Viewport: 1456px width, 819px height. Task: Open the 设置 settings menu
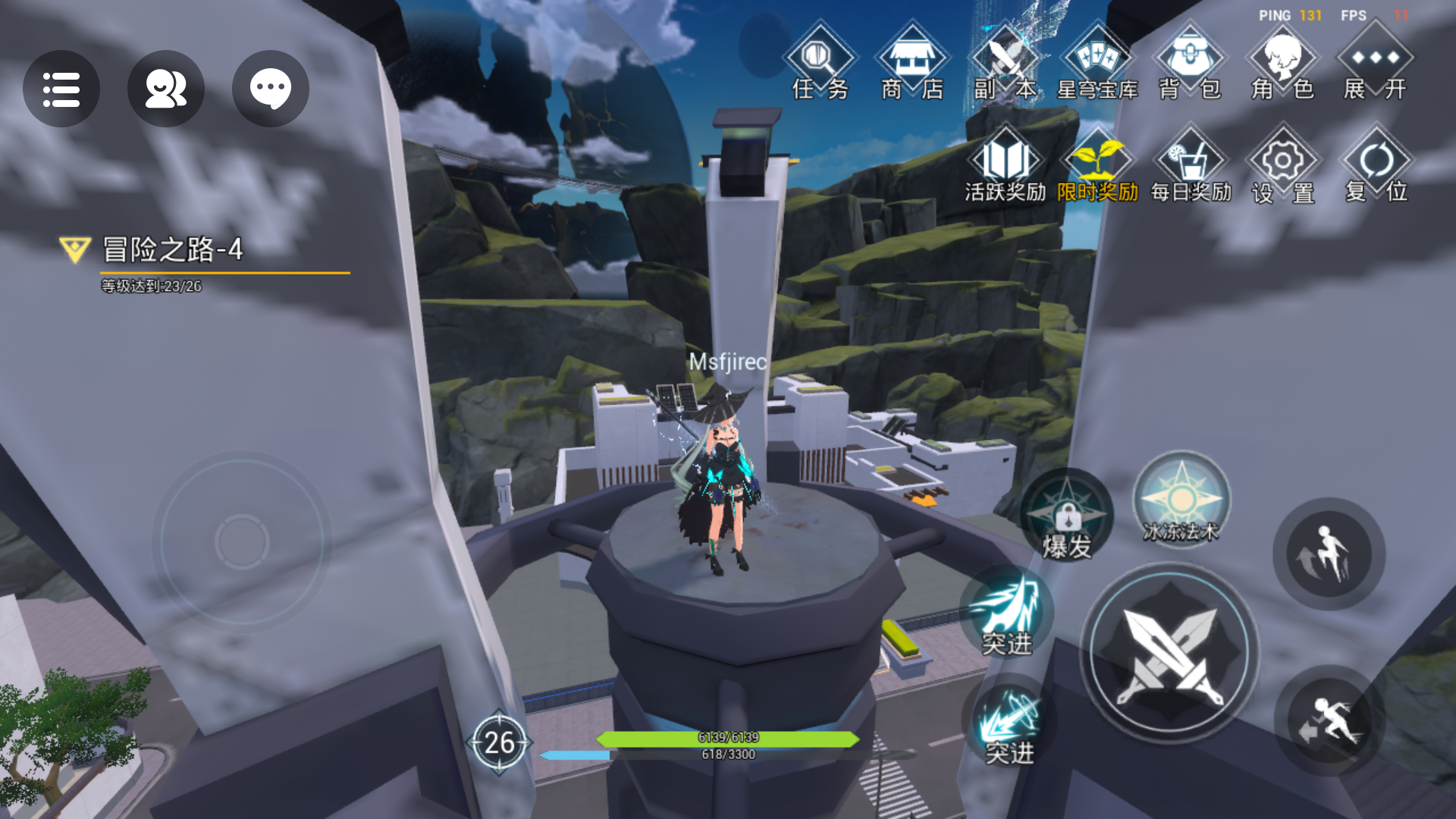coord(1283,167)
